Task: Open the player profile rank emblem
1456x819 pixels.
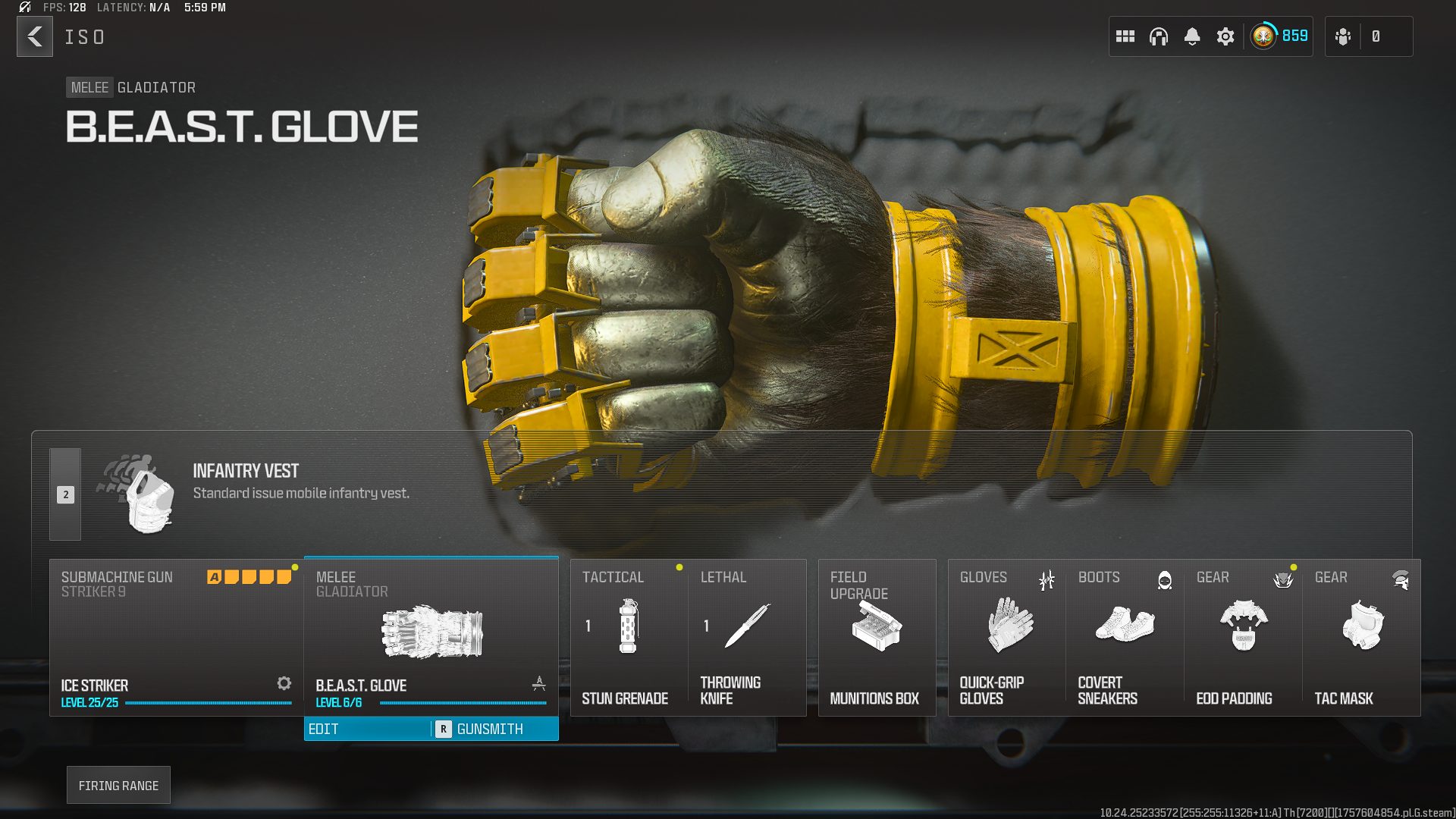Action: [x=1264, y=36]
